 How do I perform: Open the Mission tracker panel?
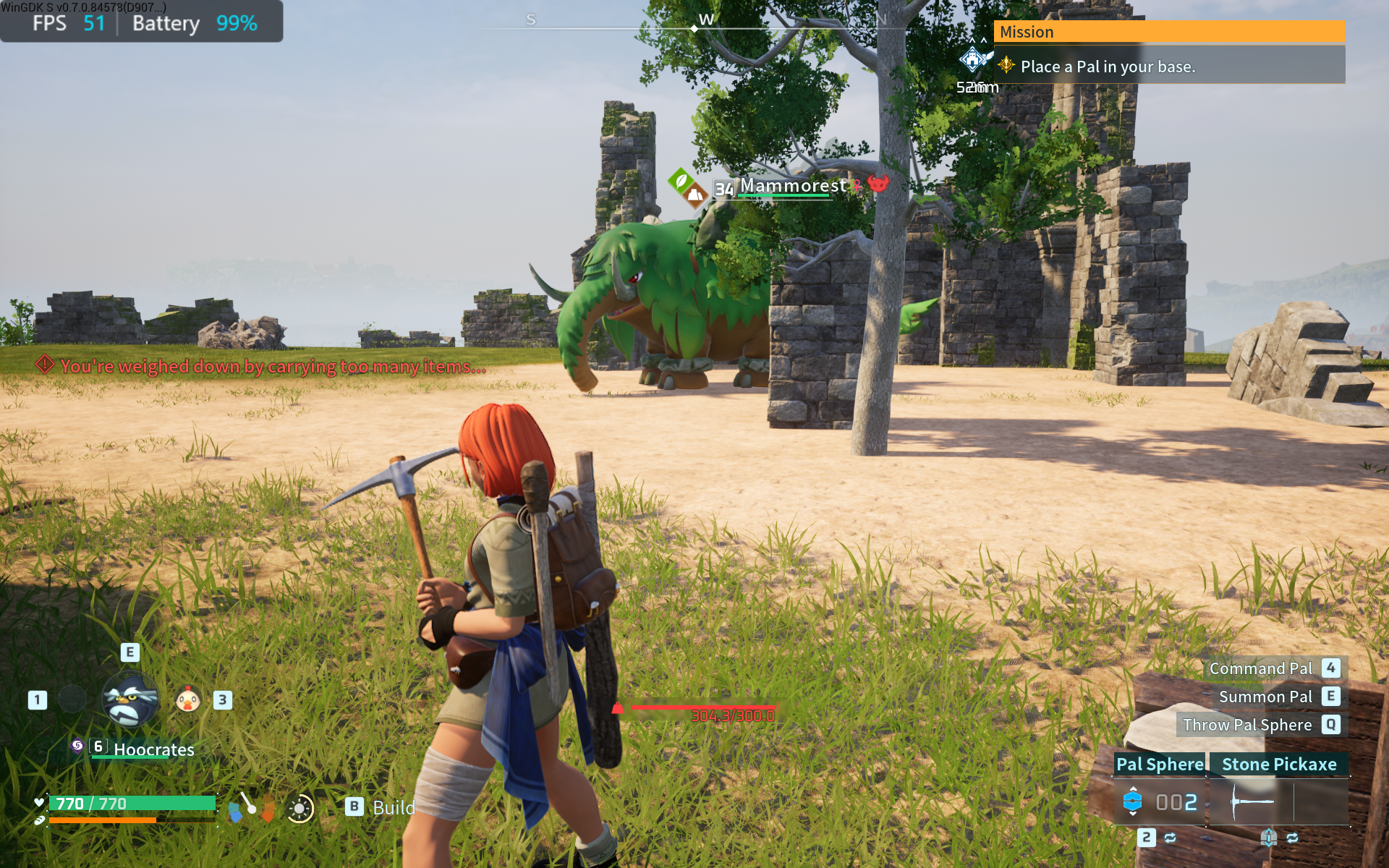(x=1169, y=32)
